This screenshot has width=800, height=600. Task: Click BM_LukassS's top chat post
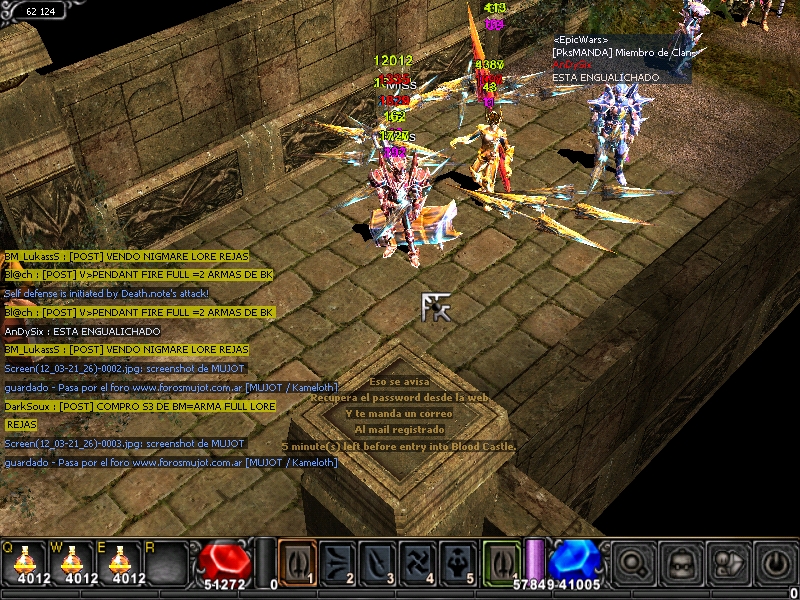click(x=126, y=256)
